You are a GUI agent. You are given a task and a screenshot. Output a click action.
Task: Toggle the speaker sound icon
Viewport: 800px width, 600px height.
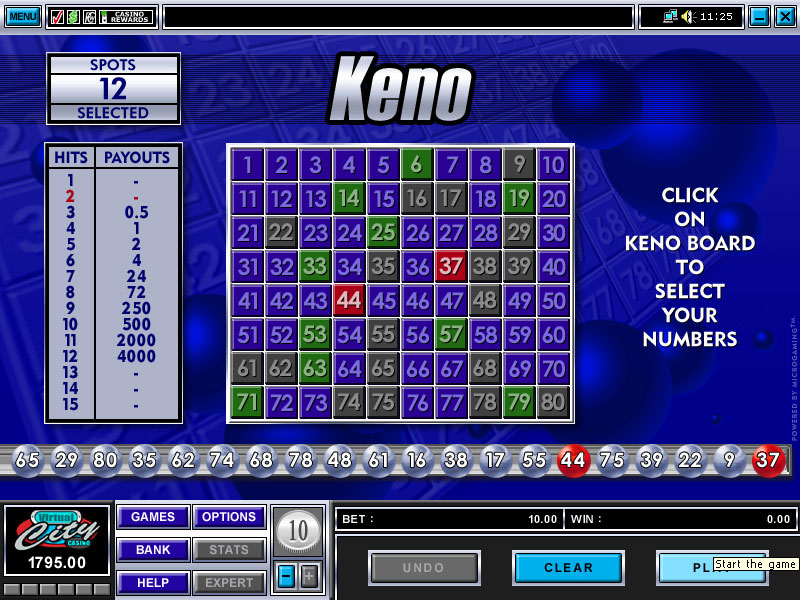(688, 16)
